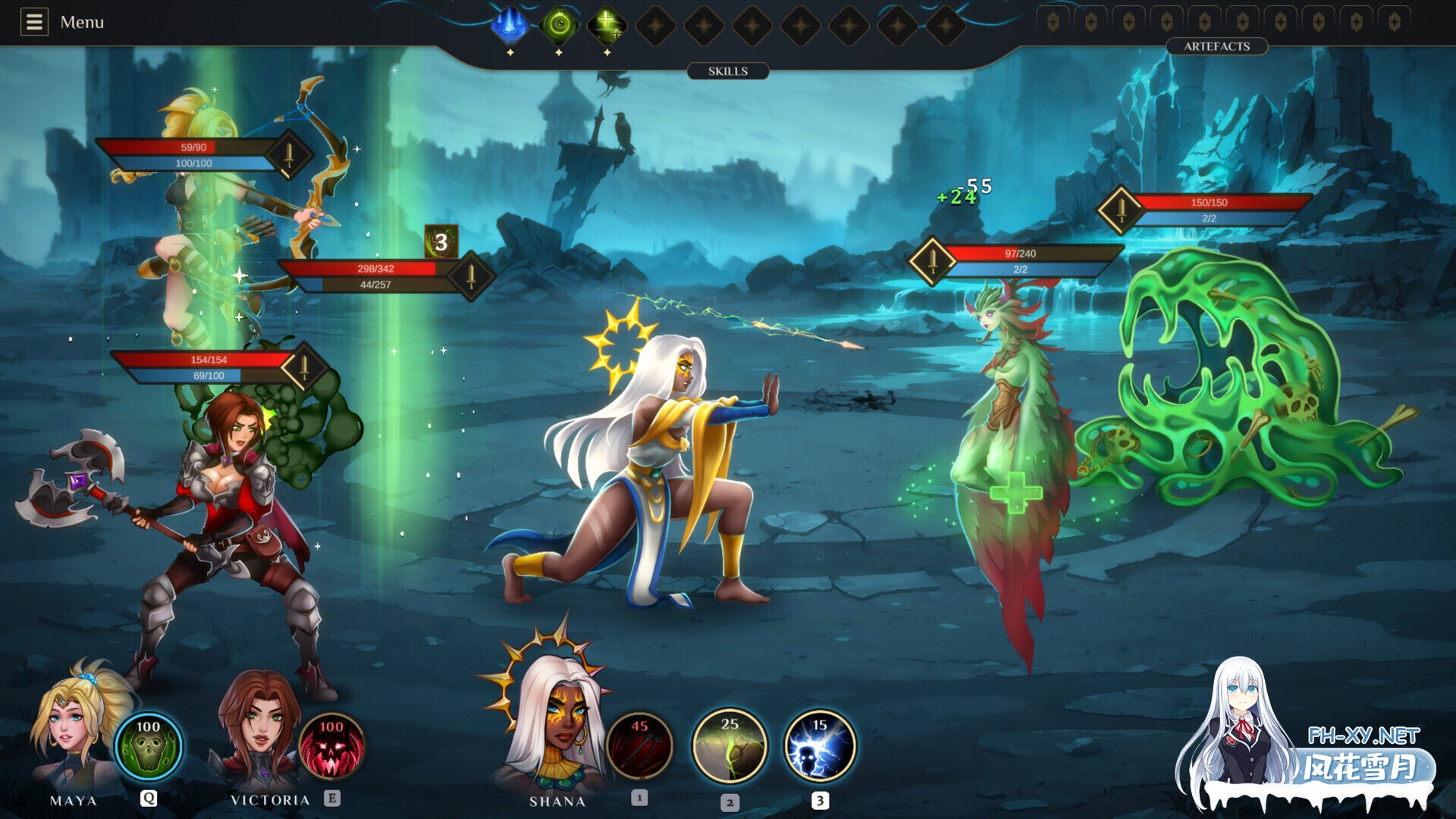Screen dimensions: 1456x819
Task: Select the green eye skill icon
Action: tap(559, 25)
